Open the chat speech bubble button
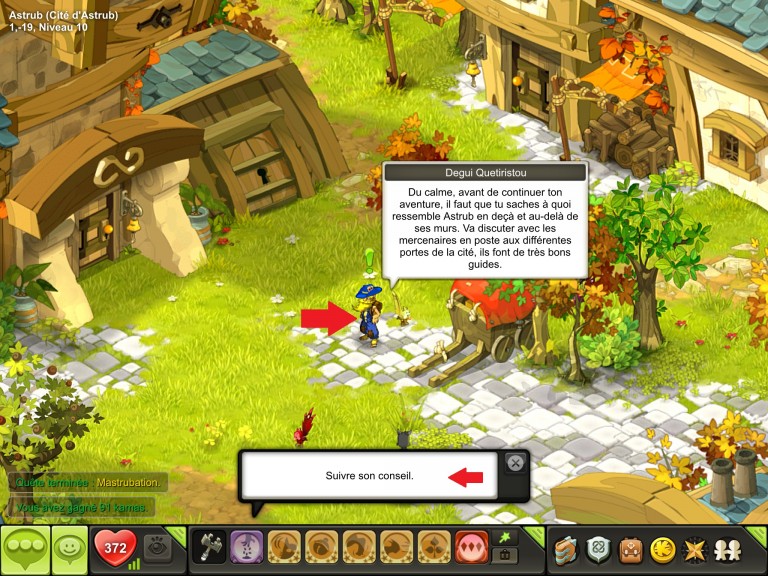Screen dimensions: 768x576 pyautogui.click(x=24, y=549)
